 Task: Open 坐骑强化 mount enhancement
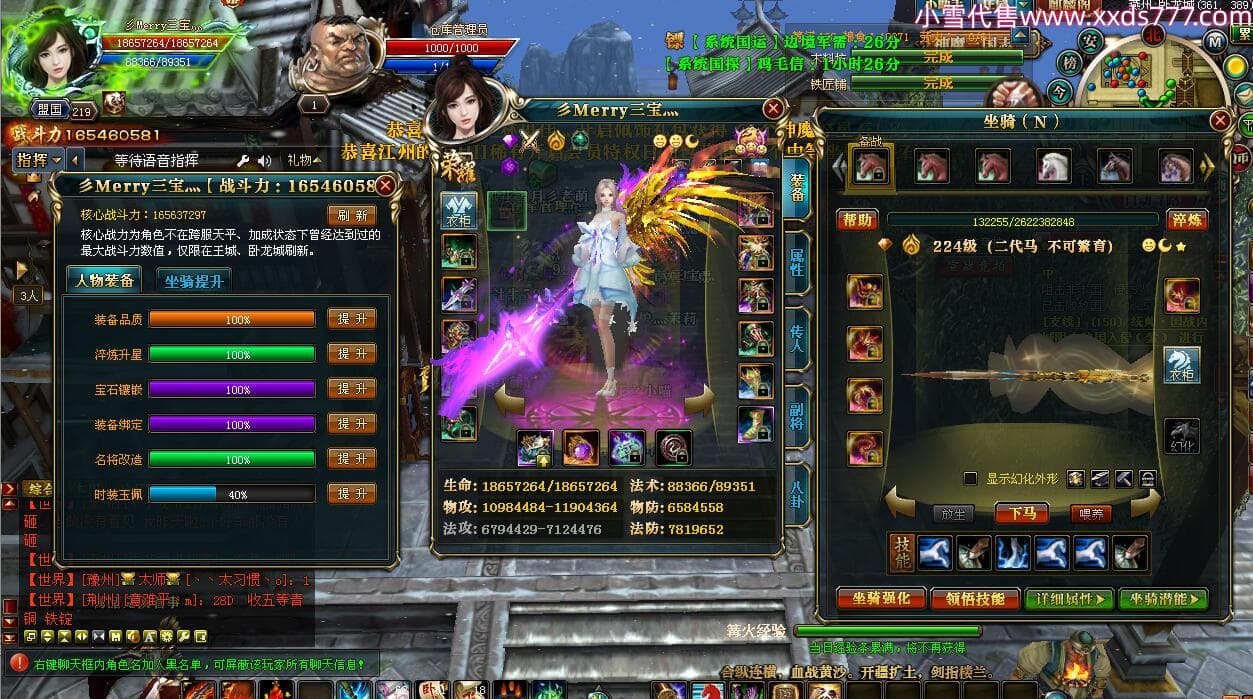point(881,599)
